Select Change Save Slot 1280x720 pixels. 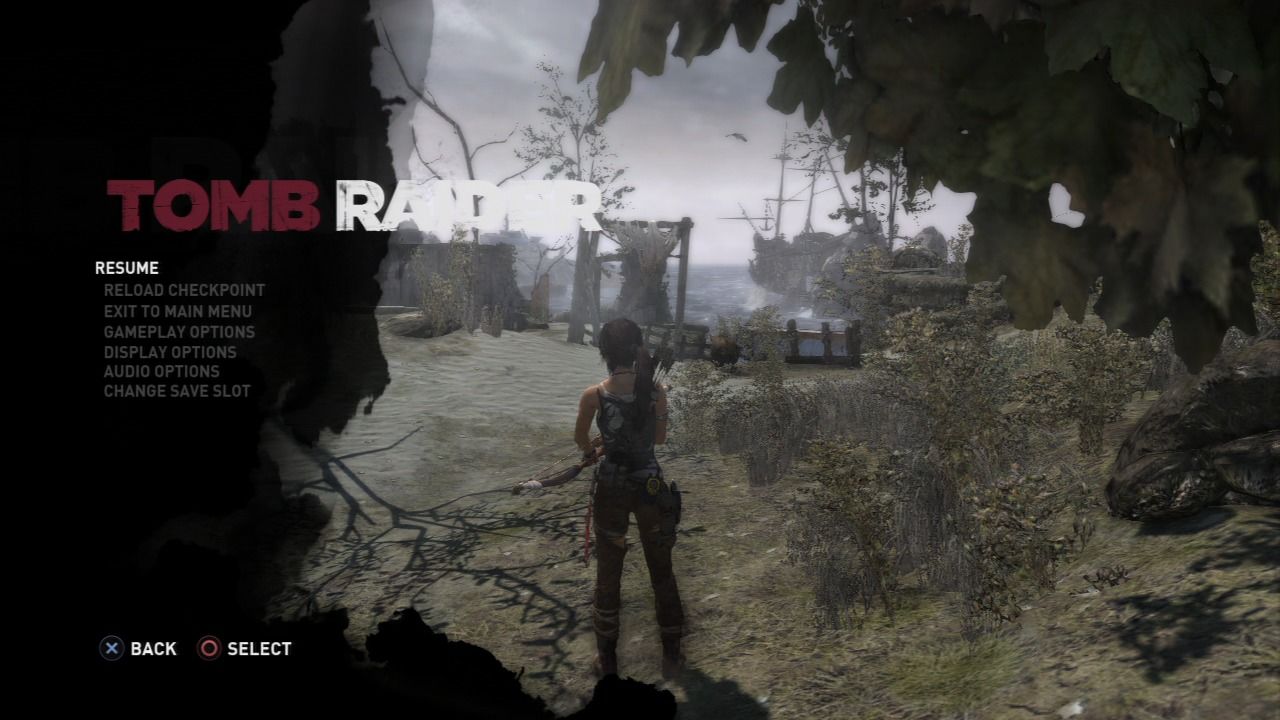tap(177, 392)
